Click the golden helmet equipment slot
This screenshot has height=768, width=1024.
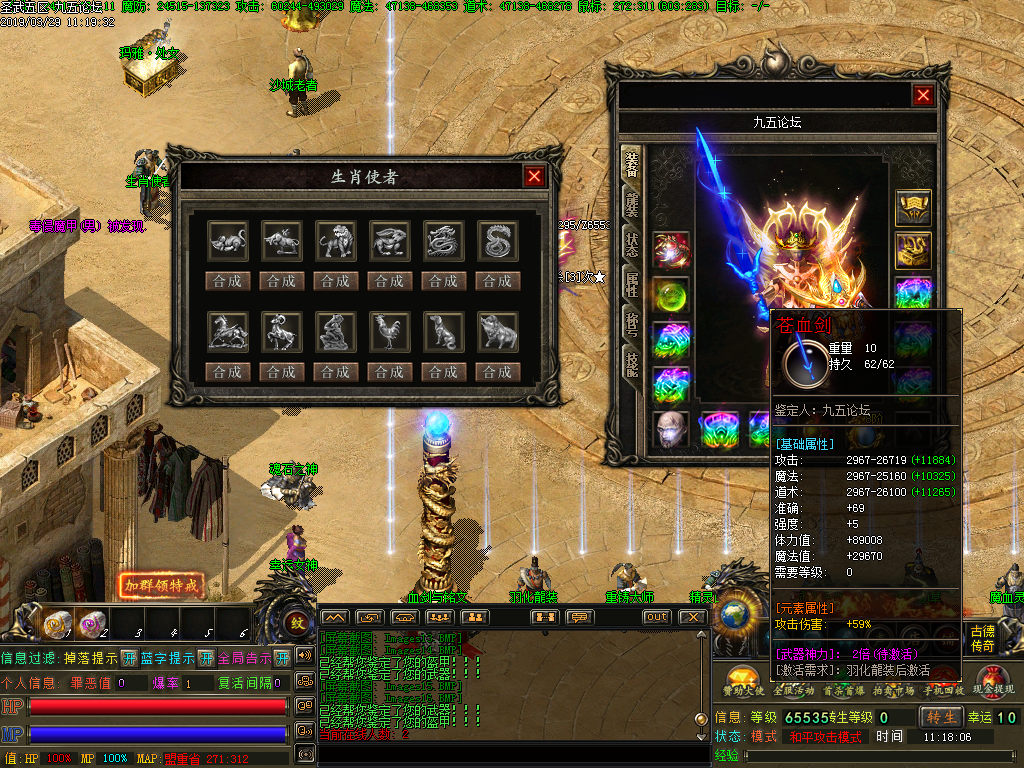click(x=912, y=208)
